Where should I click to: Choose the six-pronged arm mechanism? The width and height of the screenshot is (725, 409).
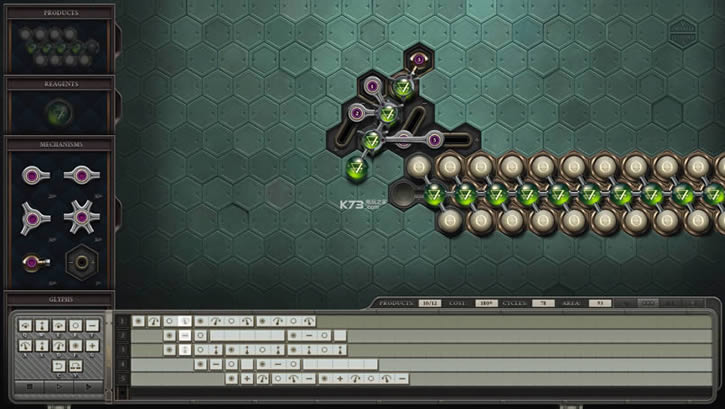click(x=81, y=215)
